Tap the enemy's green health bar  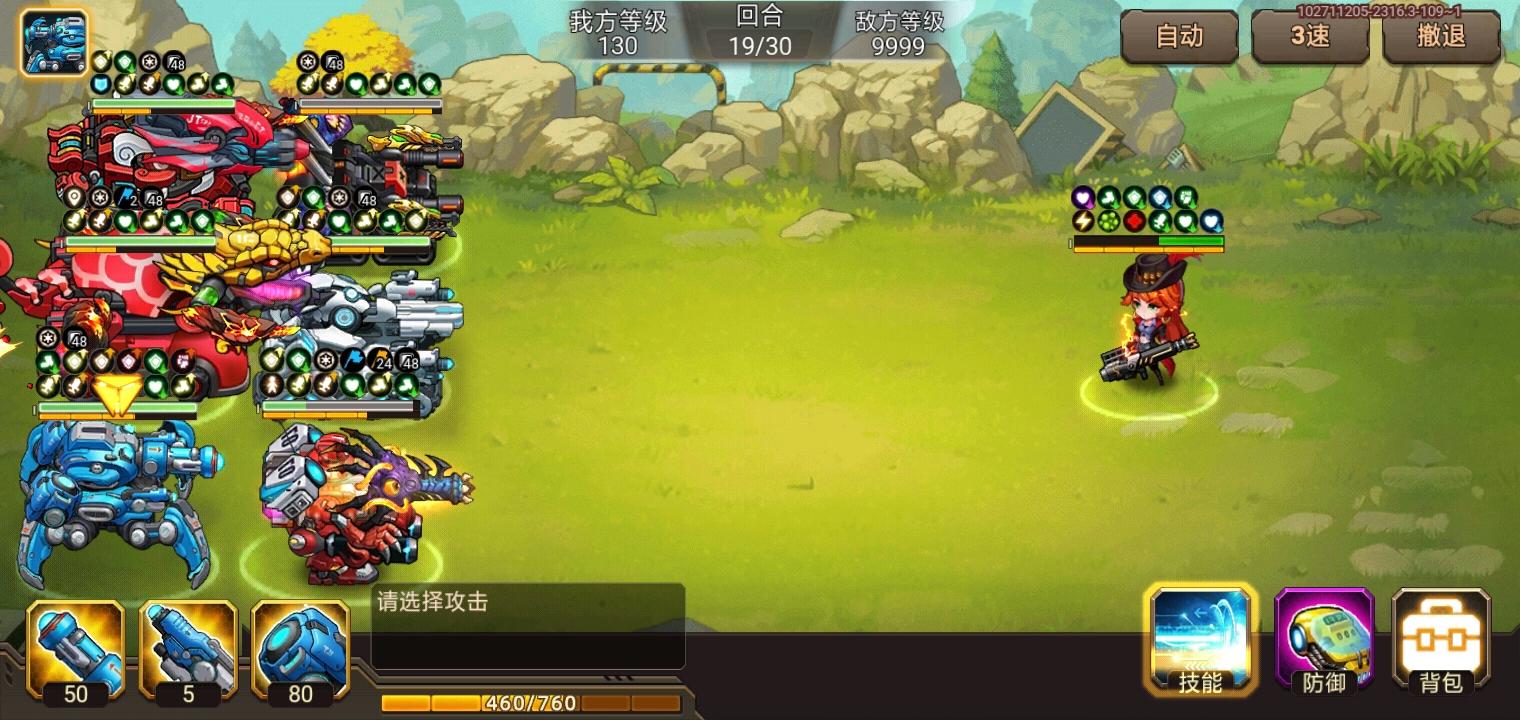pyautogui.click(x=1190, y=240)
